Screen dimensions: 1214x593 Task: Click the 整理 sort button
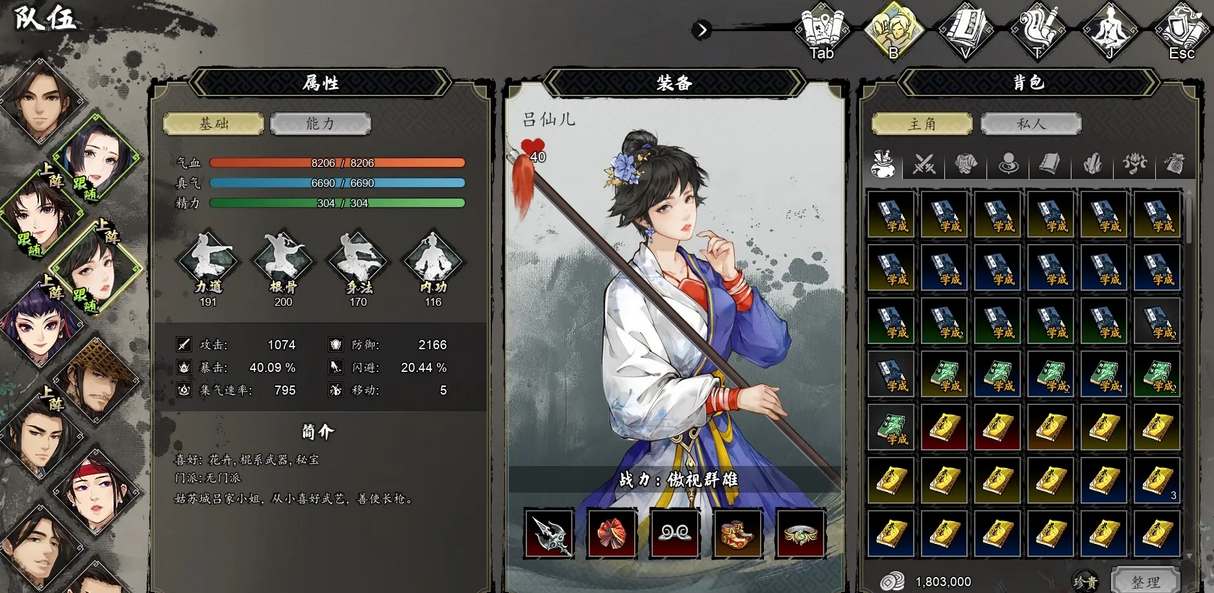(x=1145, y=581)
